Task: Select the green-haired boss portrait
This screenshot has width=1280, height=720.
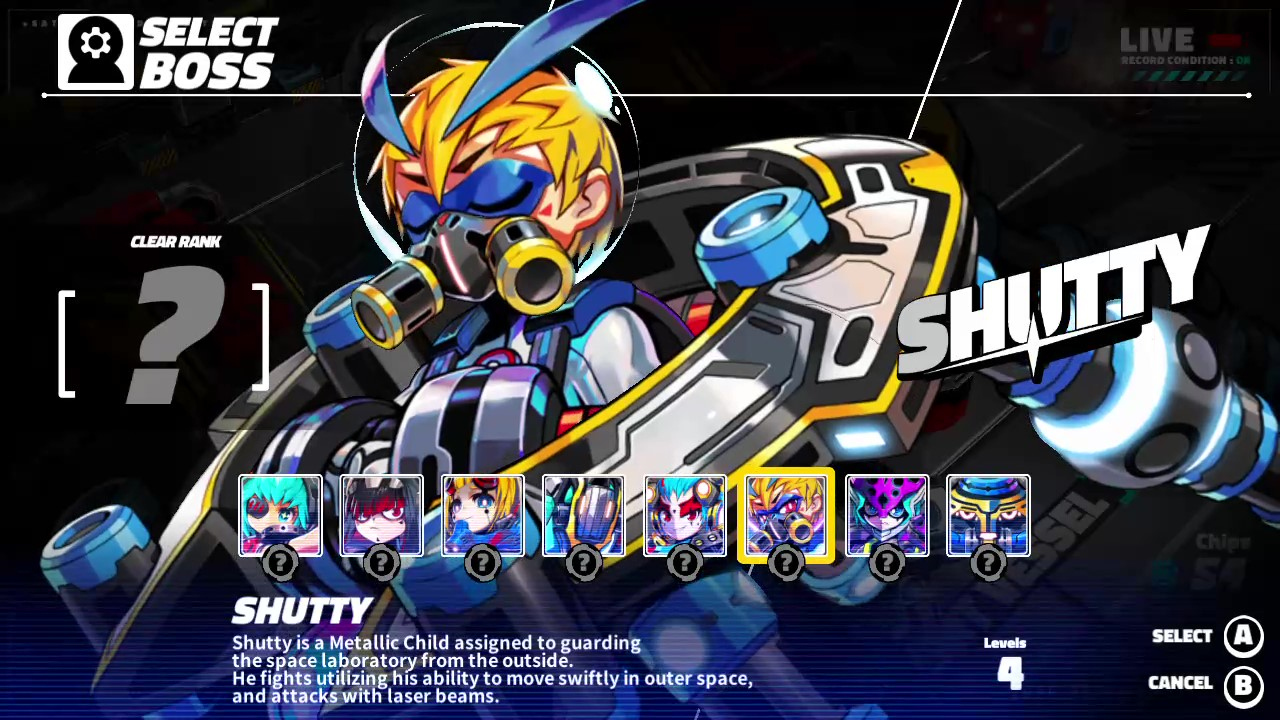Action: coord(280,515)
